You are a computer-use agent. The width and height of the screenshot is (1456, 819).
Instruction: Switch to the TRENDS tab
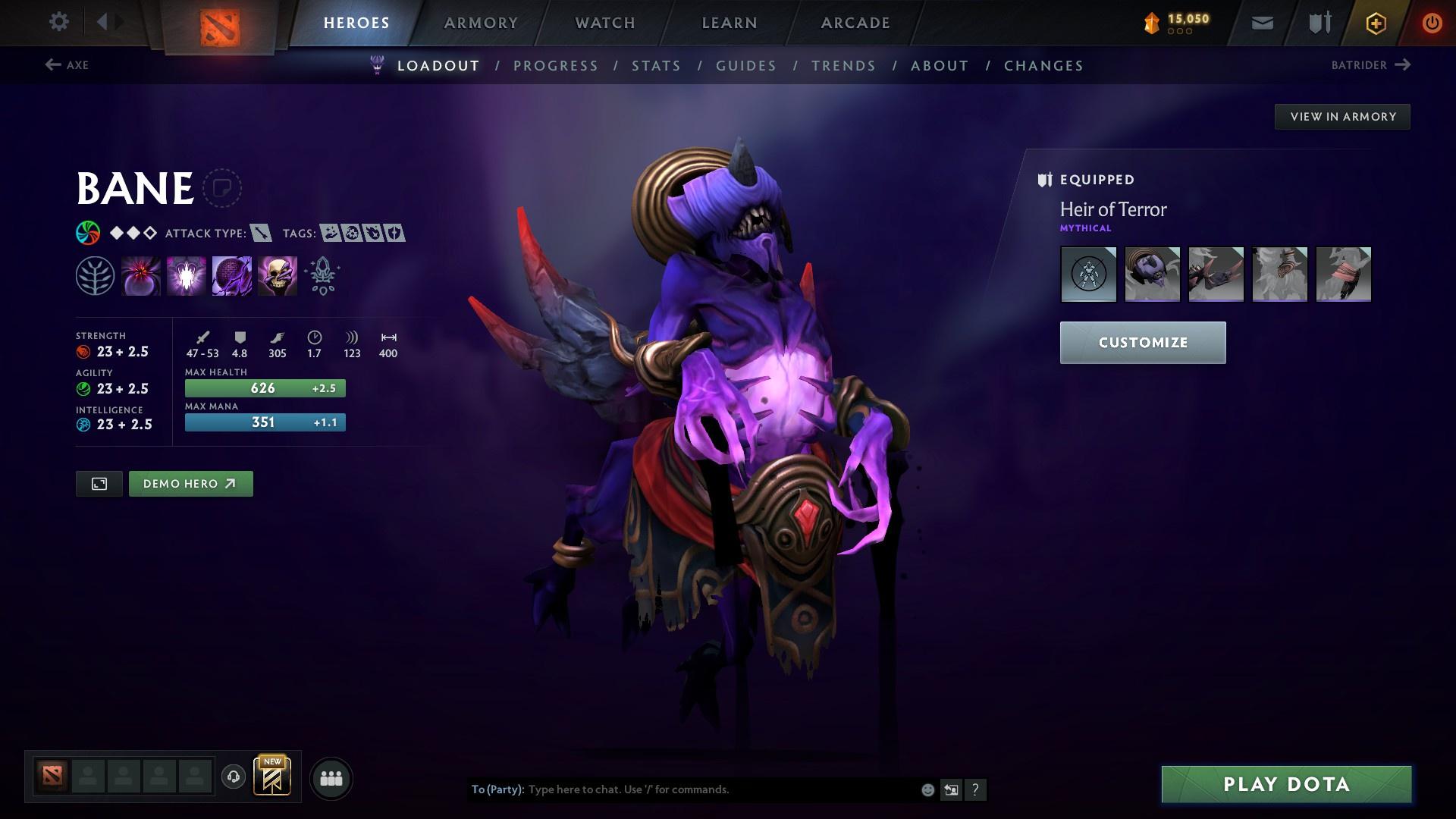coord(843,66)
